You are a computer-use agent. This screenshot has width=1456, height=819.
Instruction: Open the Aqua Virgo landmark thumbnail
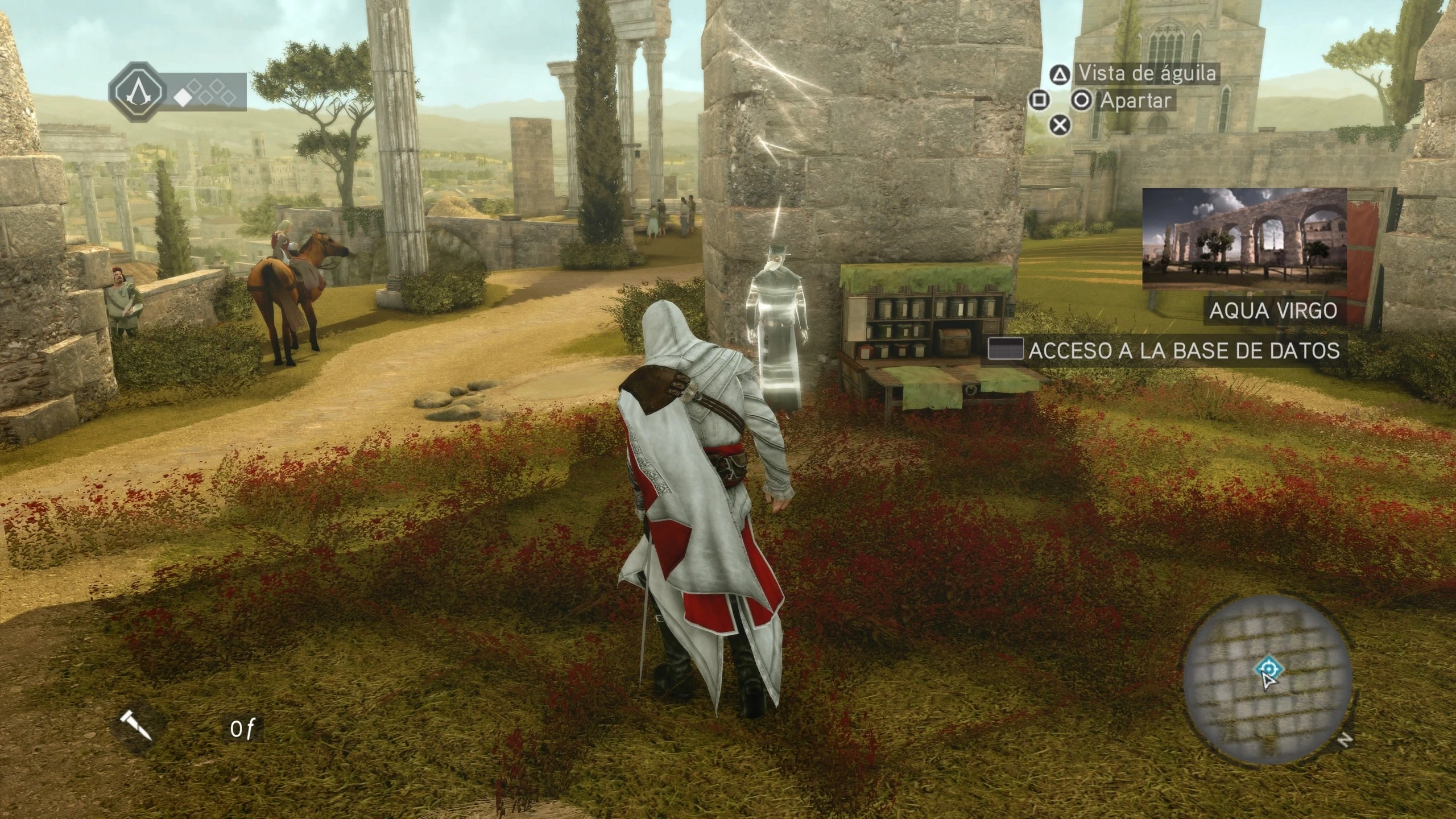(x=1244, y=239)
